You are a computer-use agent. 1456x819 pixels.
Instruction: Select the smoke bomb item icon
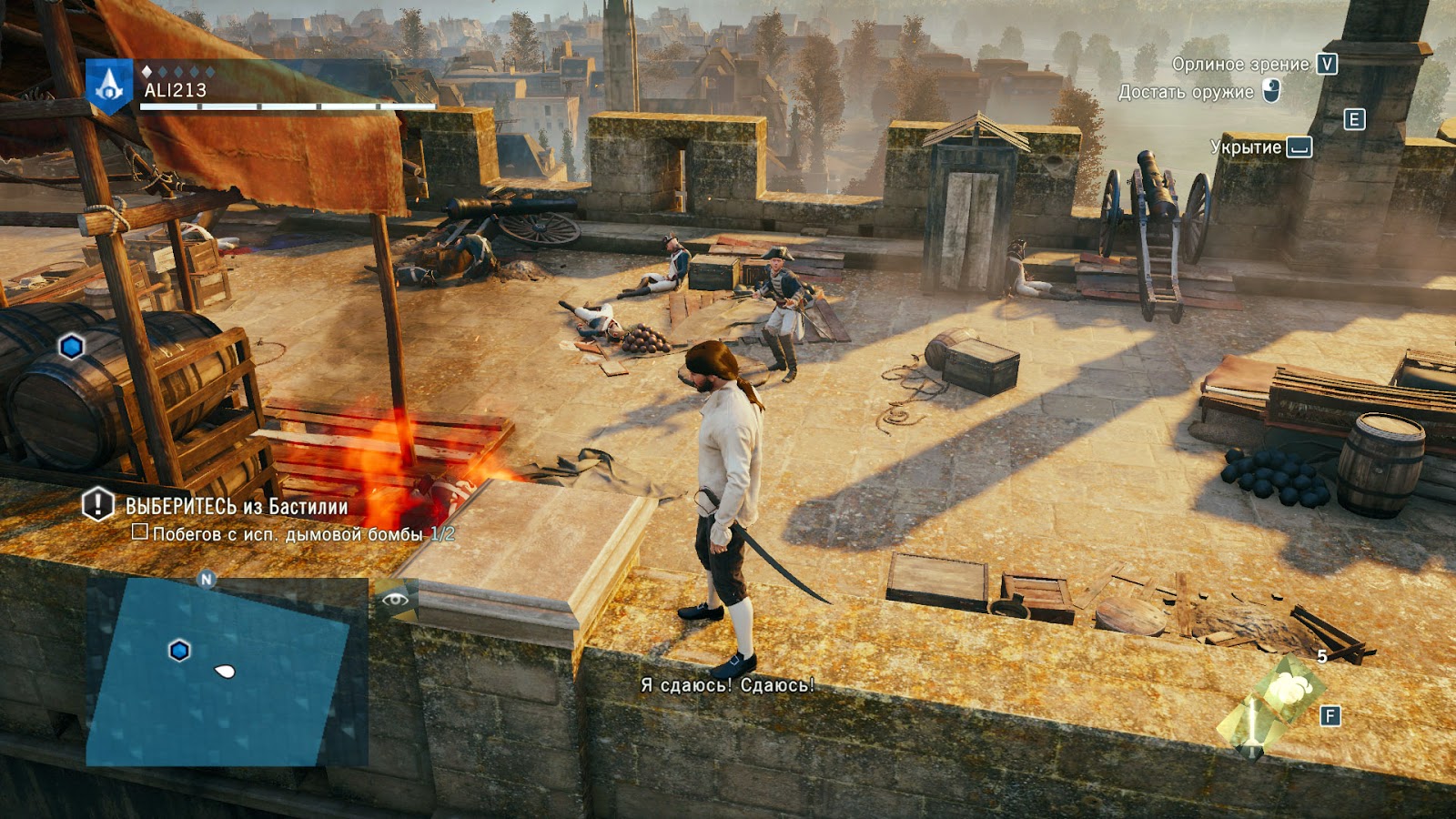pyautogui.click(x=1285, y=693)
